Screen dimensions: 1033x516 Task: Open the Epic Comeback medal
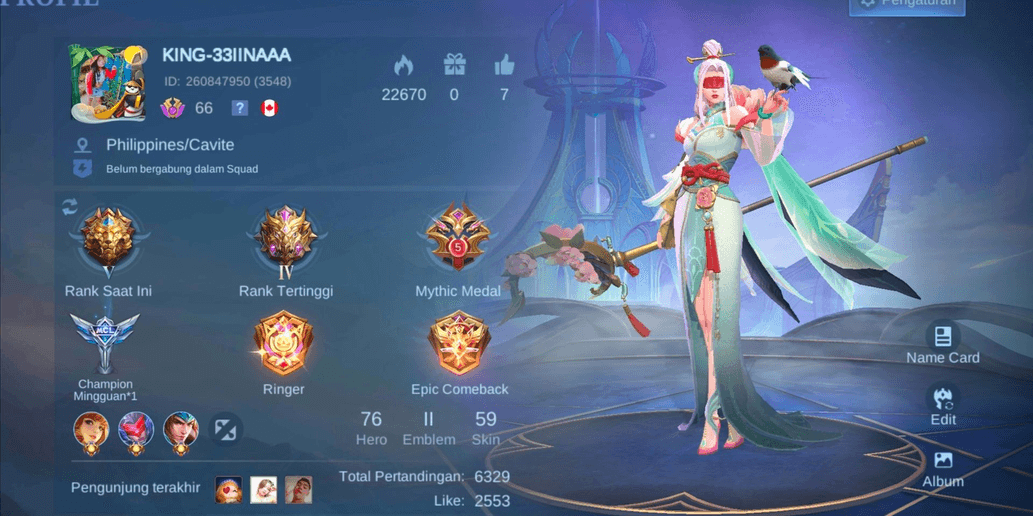tap(459, 343)
